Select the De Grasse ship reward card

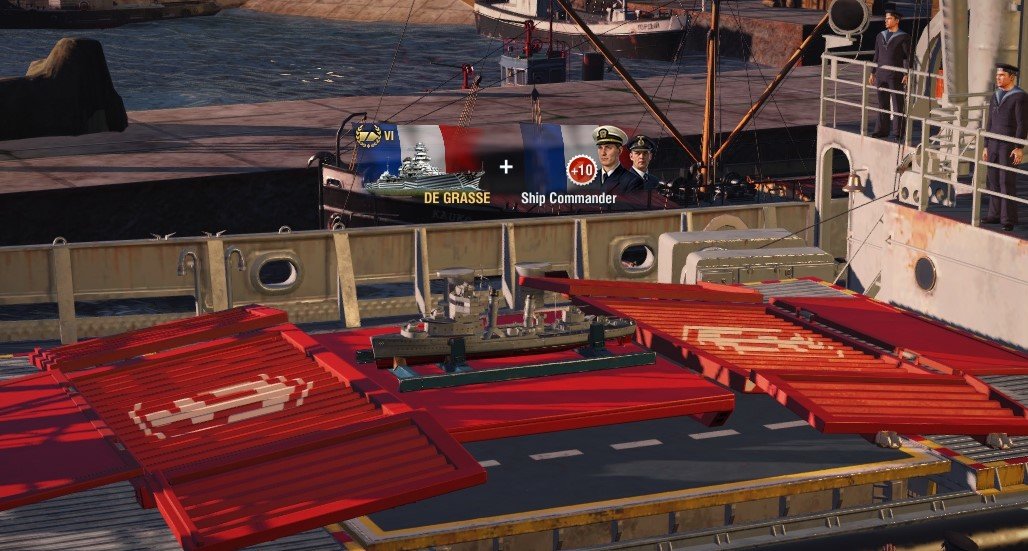[x=422, y=165]
